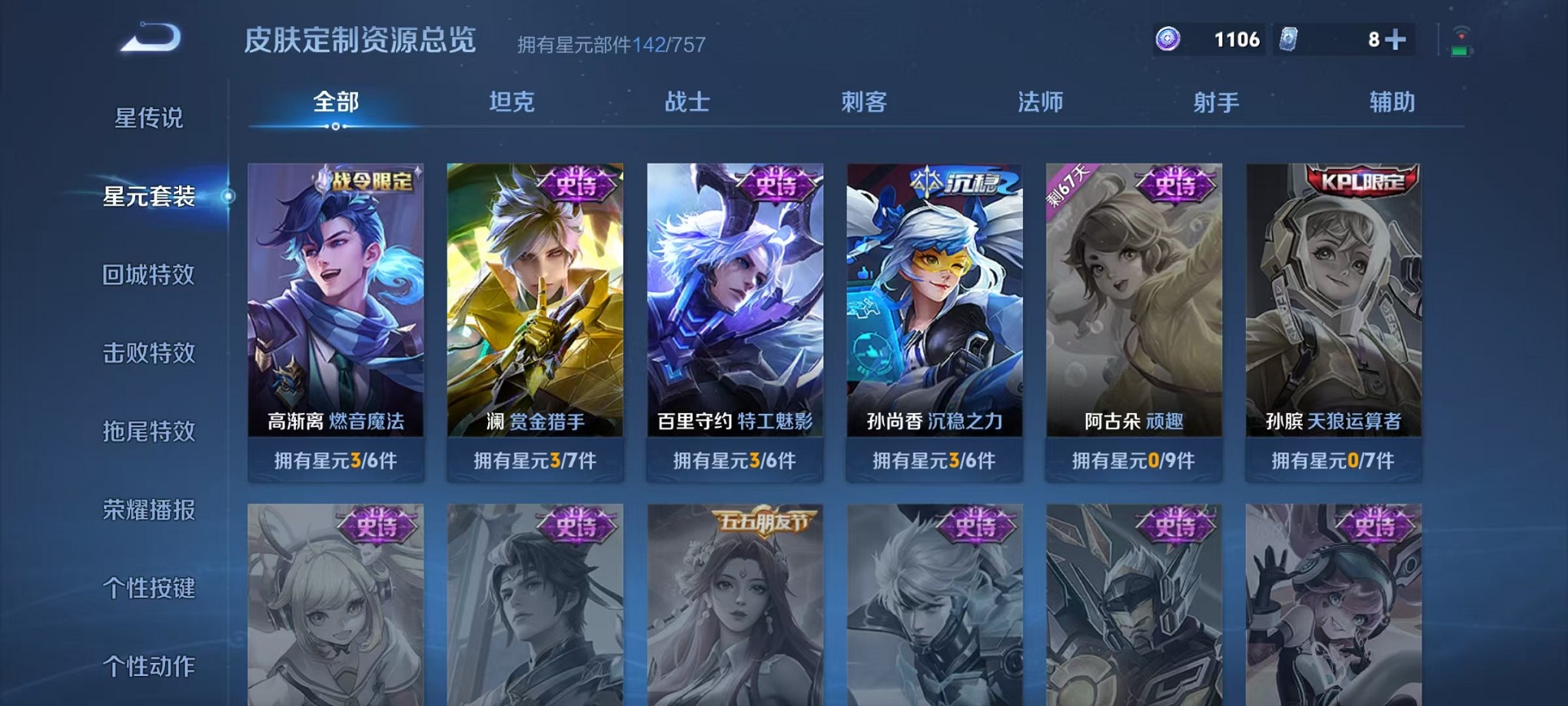
Task: Click the 拥有星元部件142/757 counter link
Action: tap(611, 44)
